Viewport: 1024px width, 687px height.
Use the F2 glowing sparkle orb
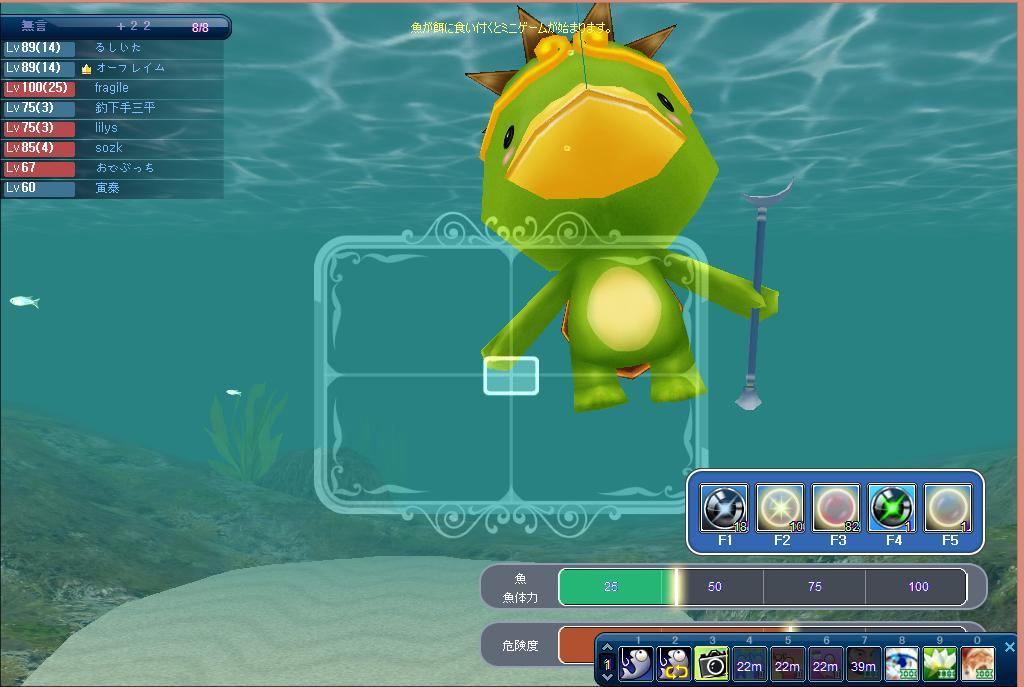coord(780,508)
